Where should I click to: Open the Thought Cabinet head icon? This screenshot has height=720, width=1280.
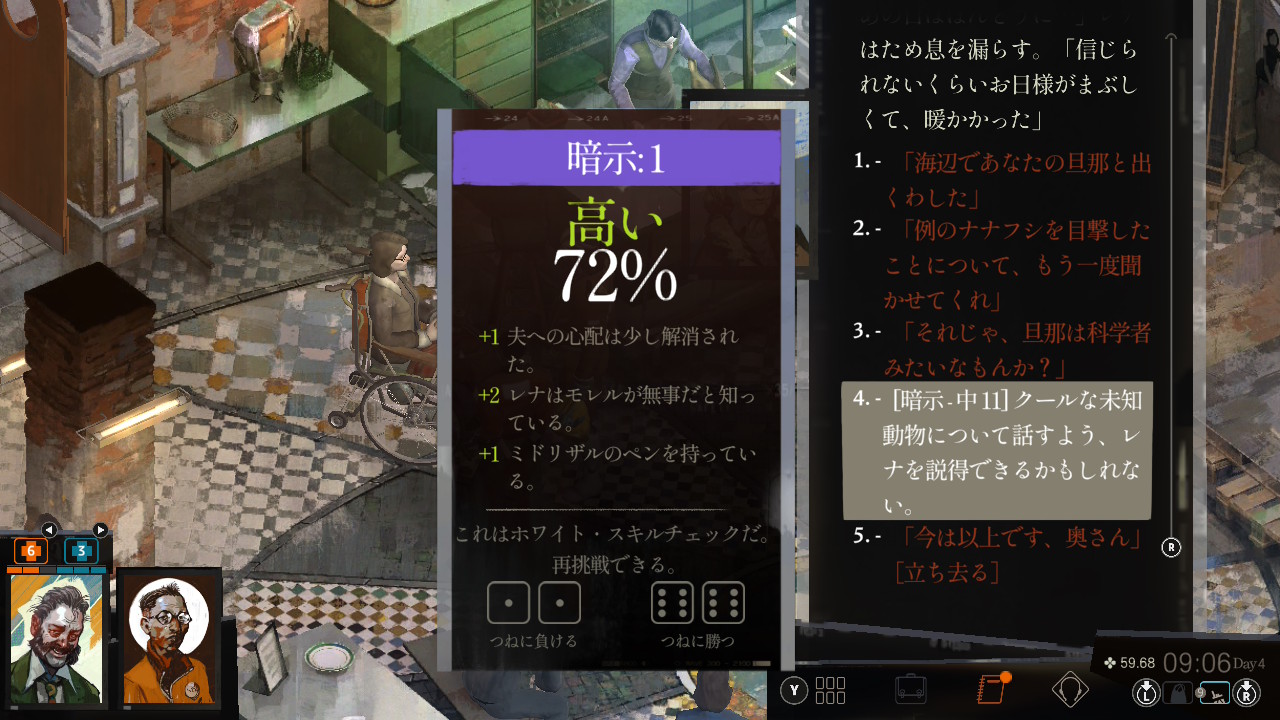(1070, 689)
